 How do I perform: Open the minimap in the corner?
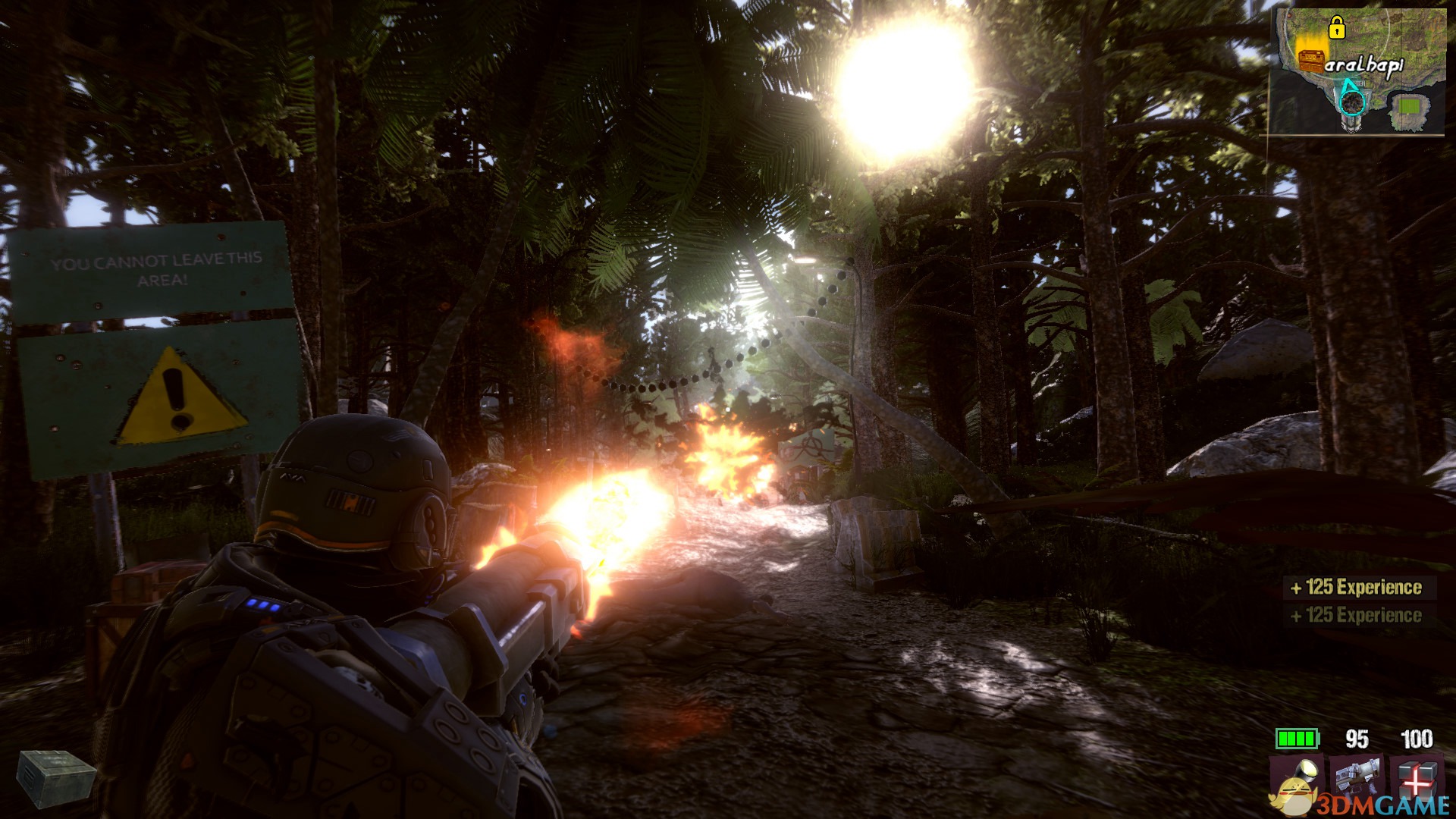coord(1358,71)
